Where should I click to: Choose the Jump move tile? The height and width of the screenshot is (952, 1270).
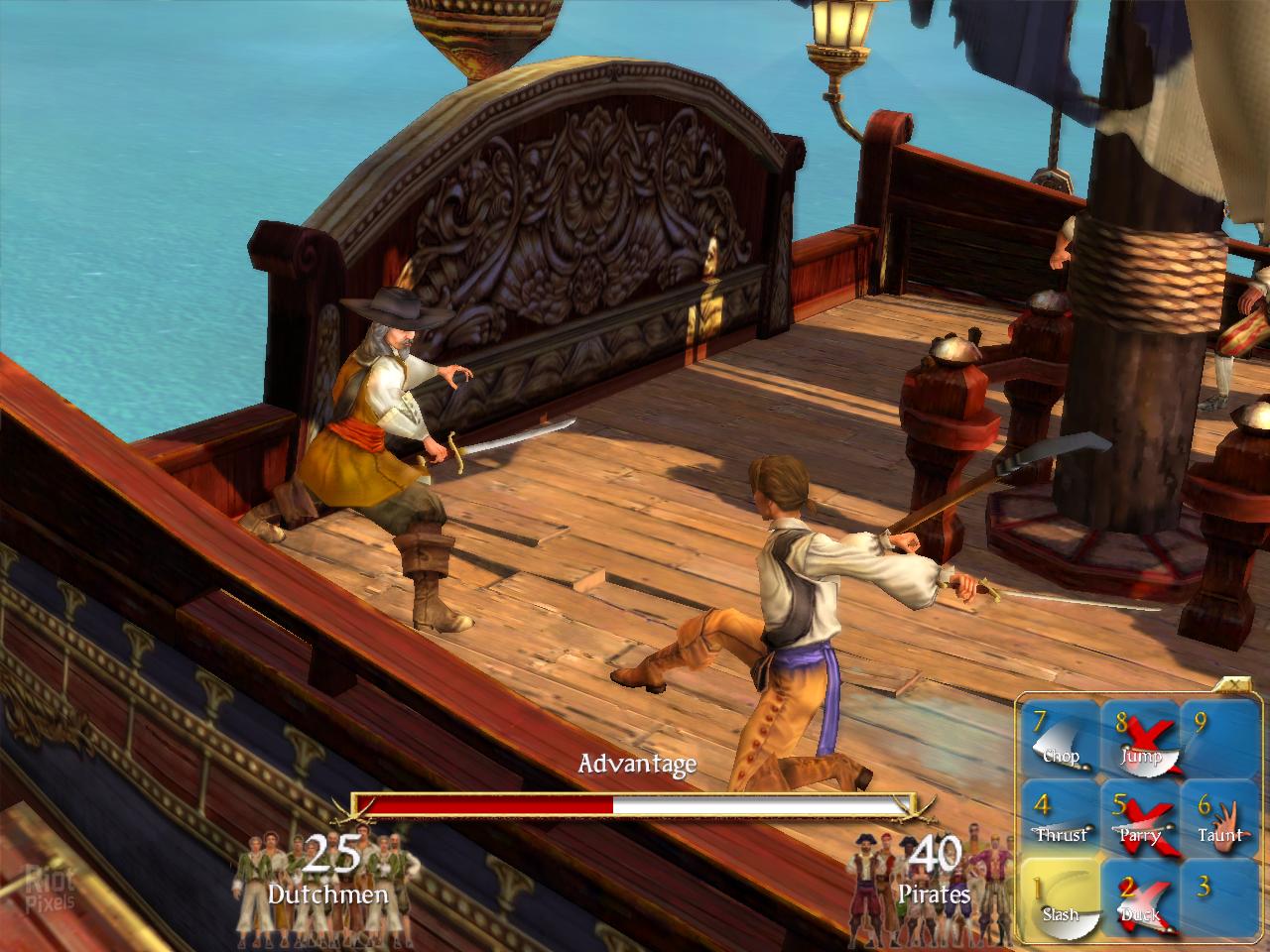point(1139,741)
